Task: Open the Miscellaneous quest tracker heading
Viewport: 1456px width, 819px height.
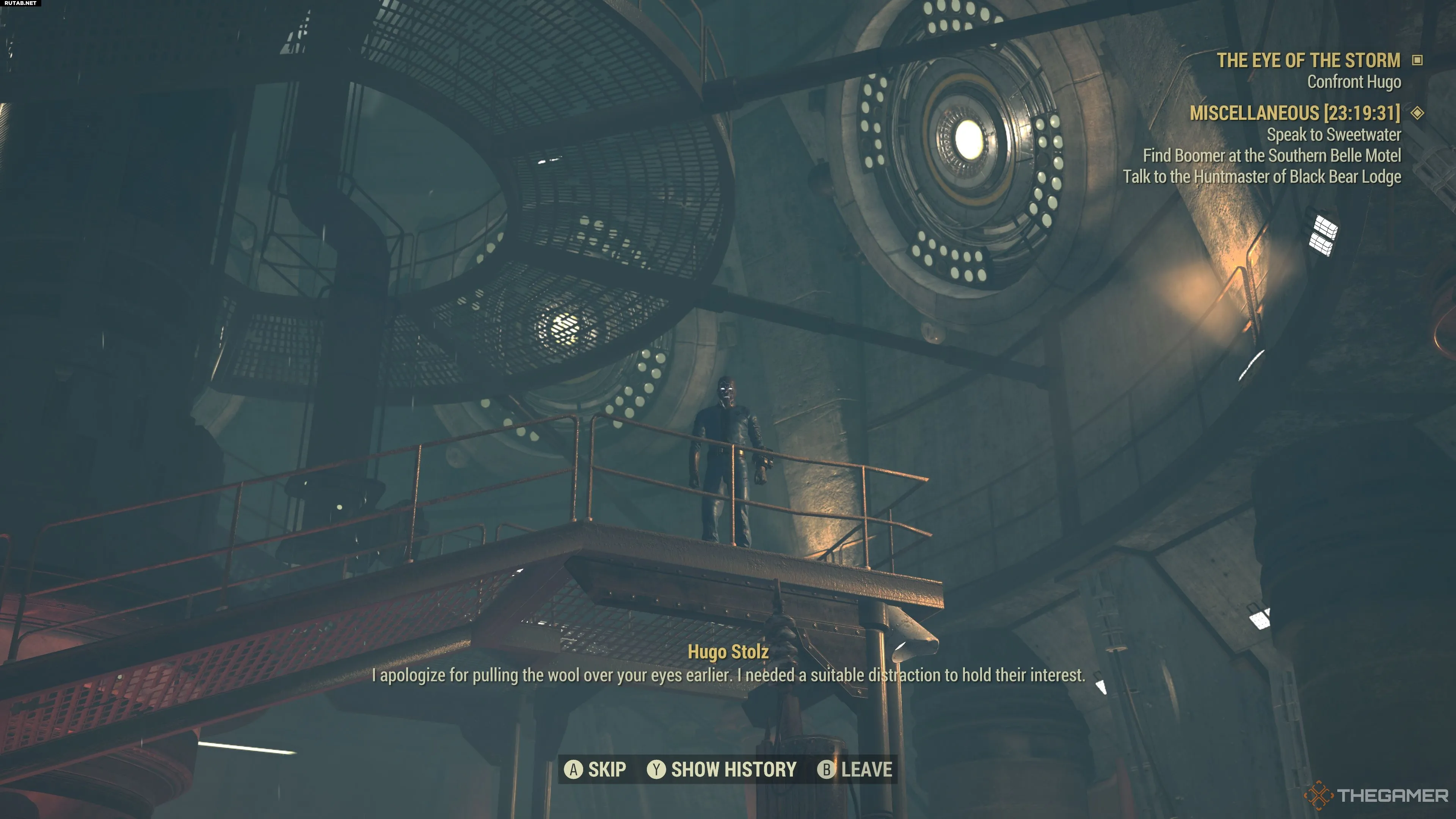Action: point(1294,113)
